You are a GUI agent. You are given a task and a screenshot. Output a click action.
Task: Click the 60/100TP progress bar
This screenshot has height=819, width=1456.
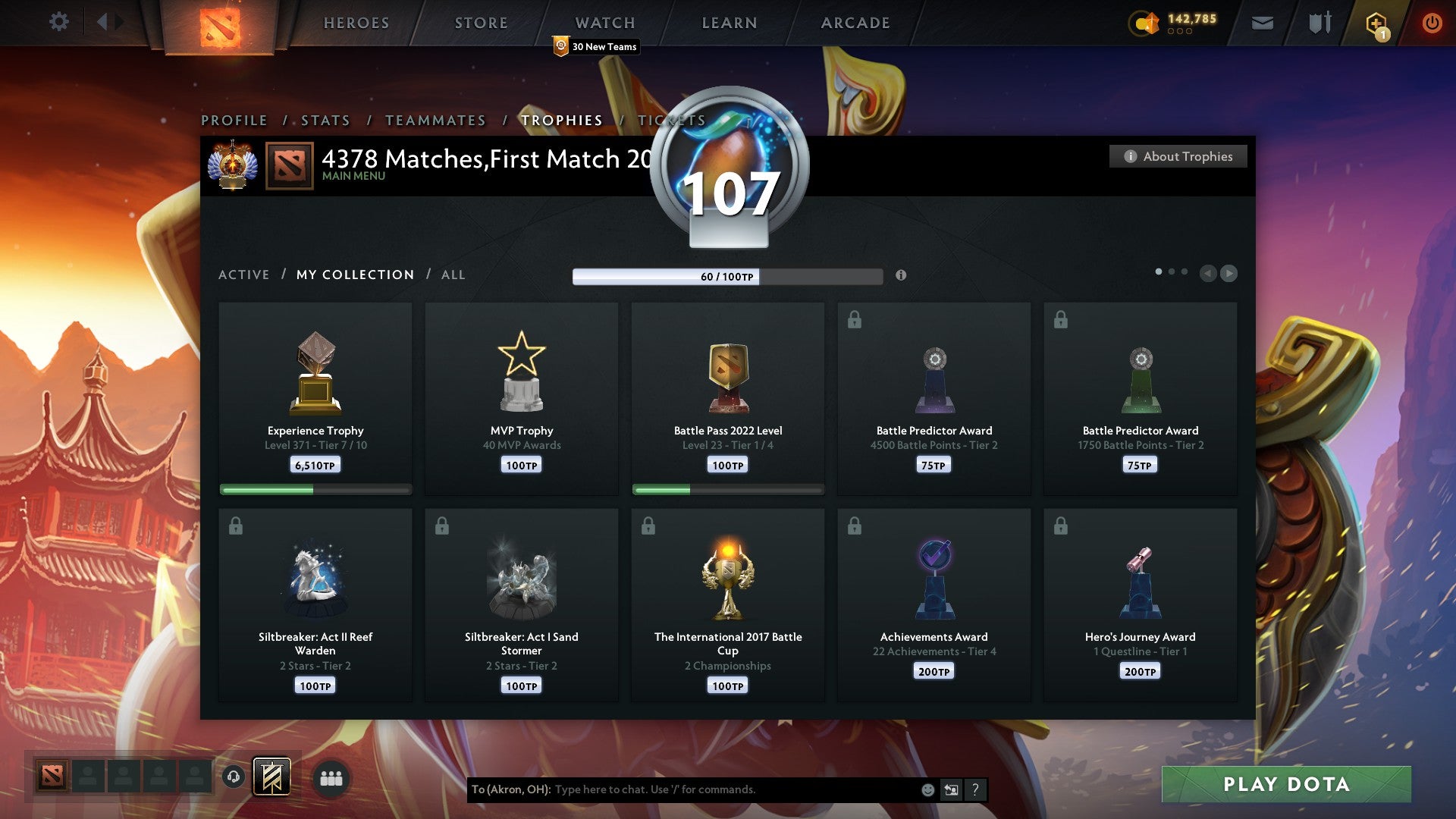pos(728,277)
